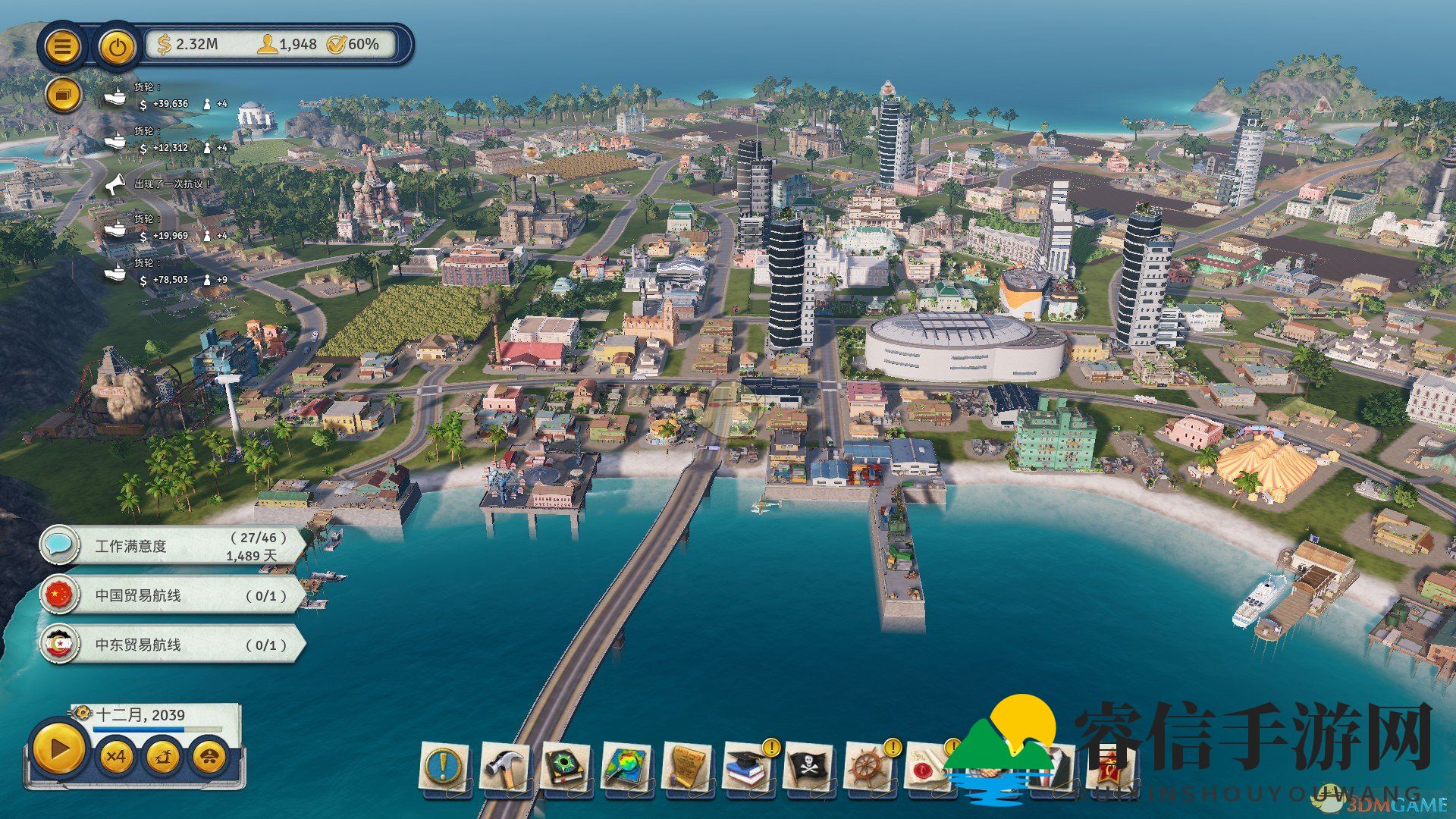Open the edicts scroll toolbar icon

coord(686,767)
